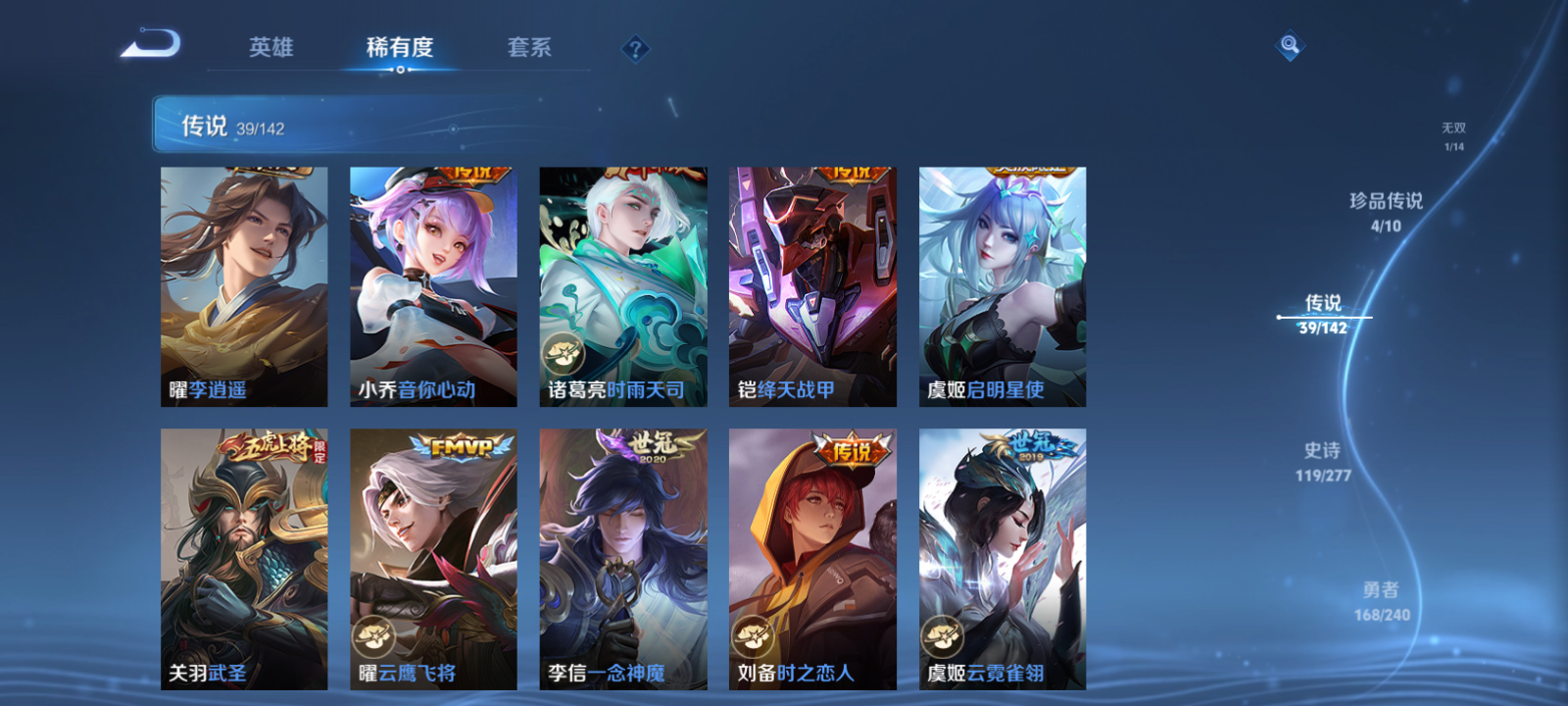Select the 稀有度 tab
The width and height of the screenshot is (1568, 706).
399,46
